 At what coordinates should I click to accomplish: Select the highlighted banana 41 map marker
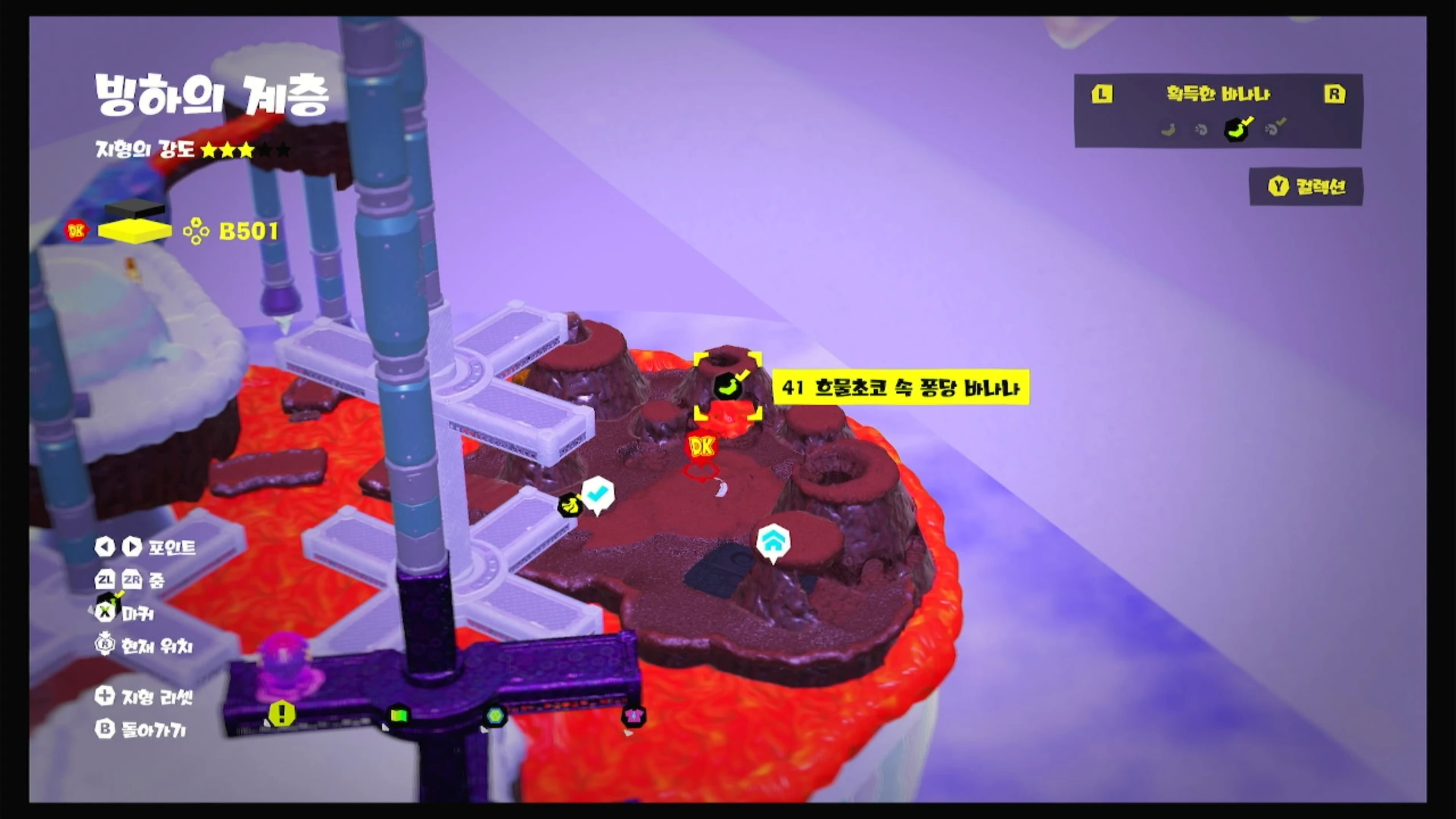(727, 386)
